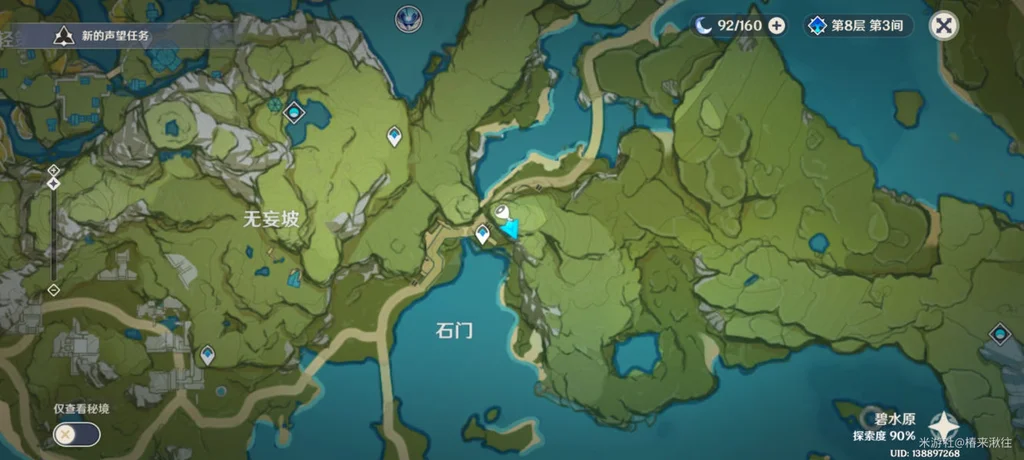Image resolution: width=1024 pixels, height=460 pixels.
Task: Choose the teleport waypoint southwest of 无妄坡
Action: coord(207,353)
